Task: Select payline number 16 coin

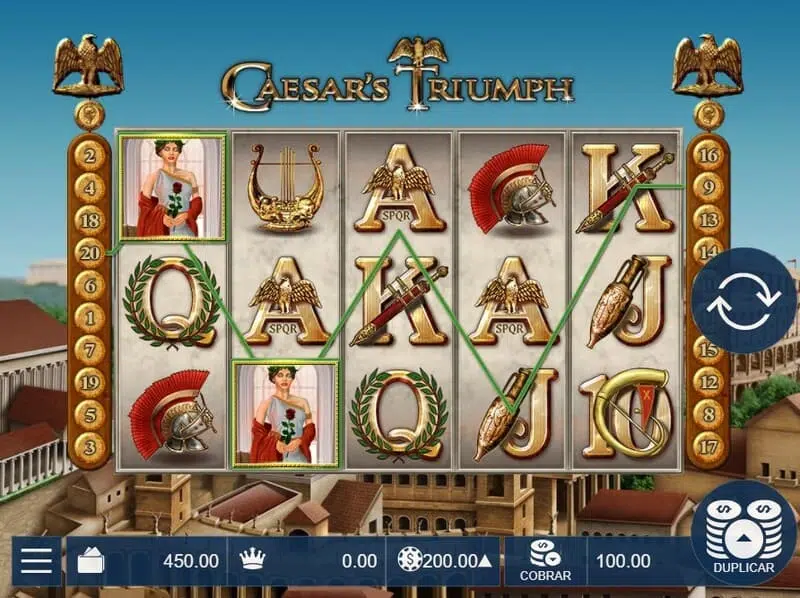Action: point(709,154)
